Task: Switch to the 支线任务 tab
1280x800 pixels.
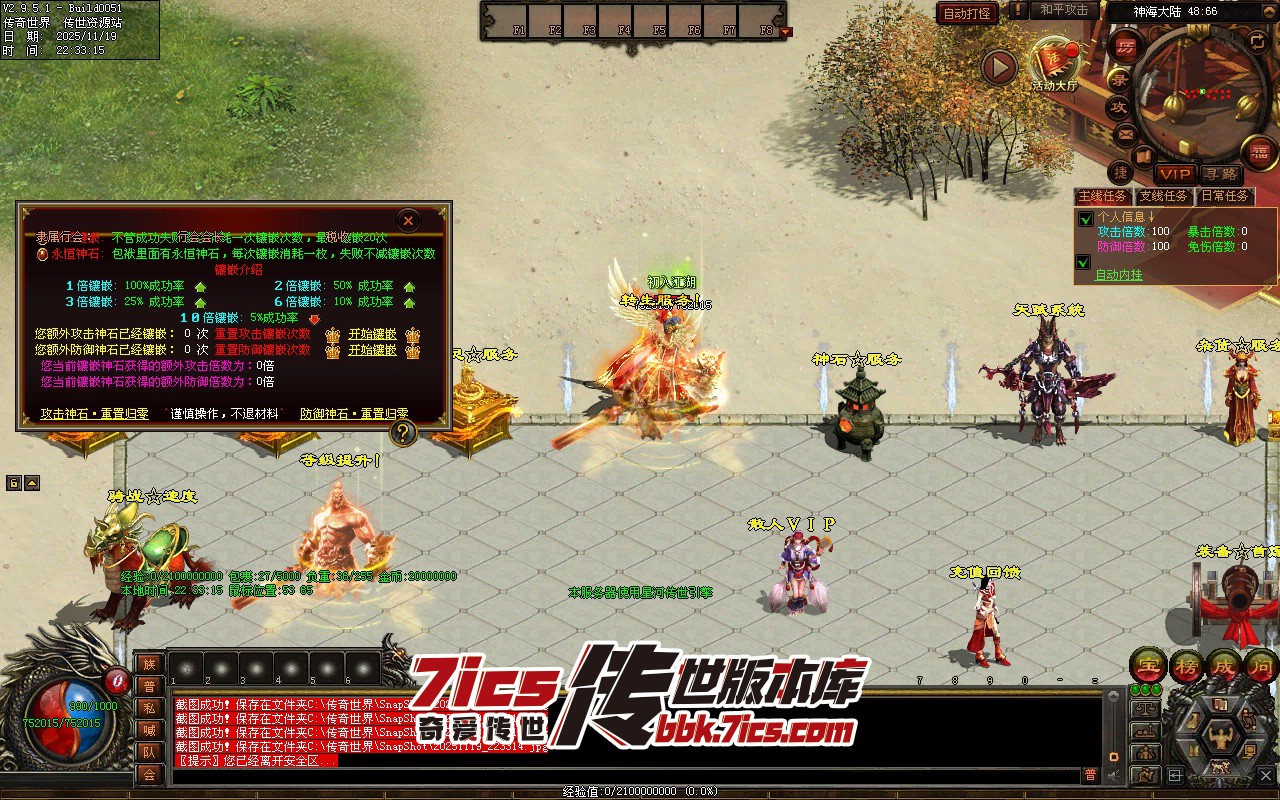Action: point(1164,196)
